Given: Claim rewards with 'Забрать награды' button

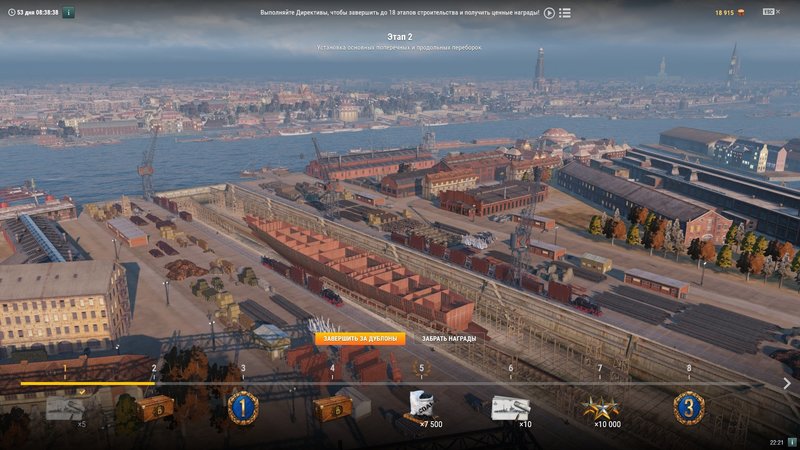Looking at the screenshot, I should (x=449, y=338).
